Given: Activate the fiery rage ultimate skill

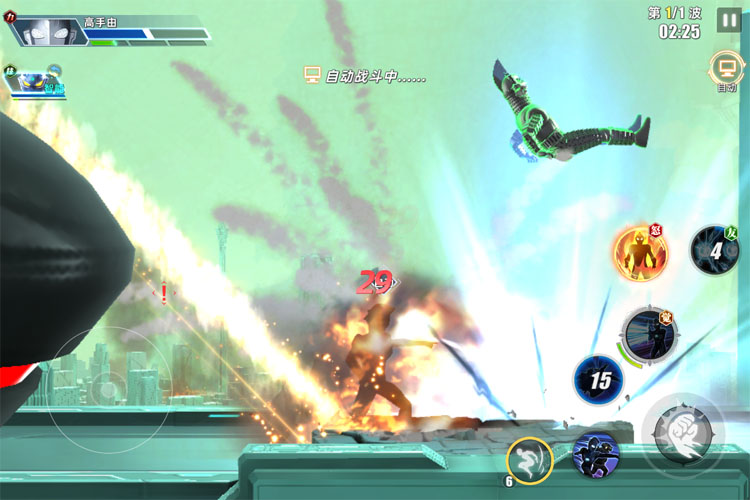Looking at the screenshot, I should (x=641, y=252).
